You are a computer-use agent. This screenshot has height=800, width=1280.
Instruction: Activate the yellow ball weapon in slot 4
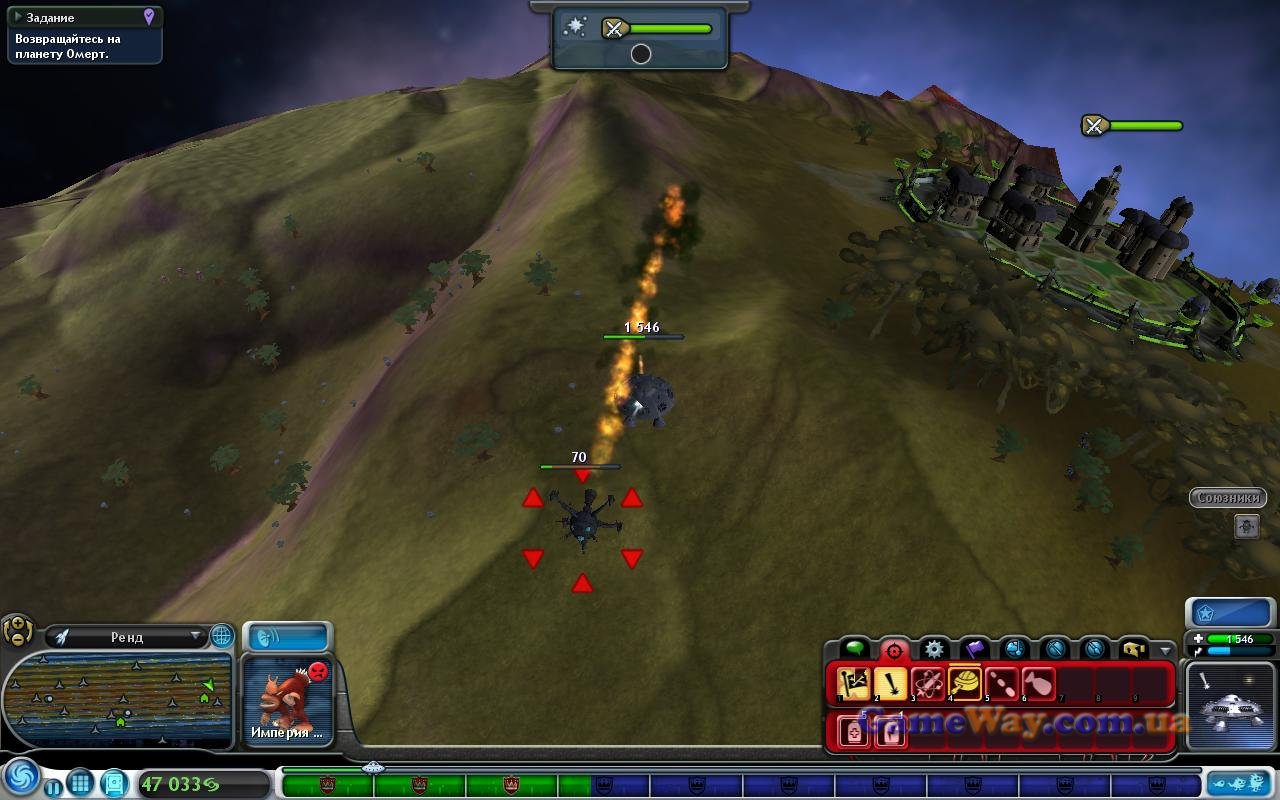pos(965,684)
